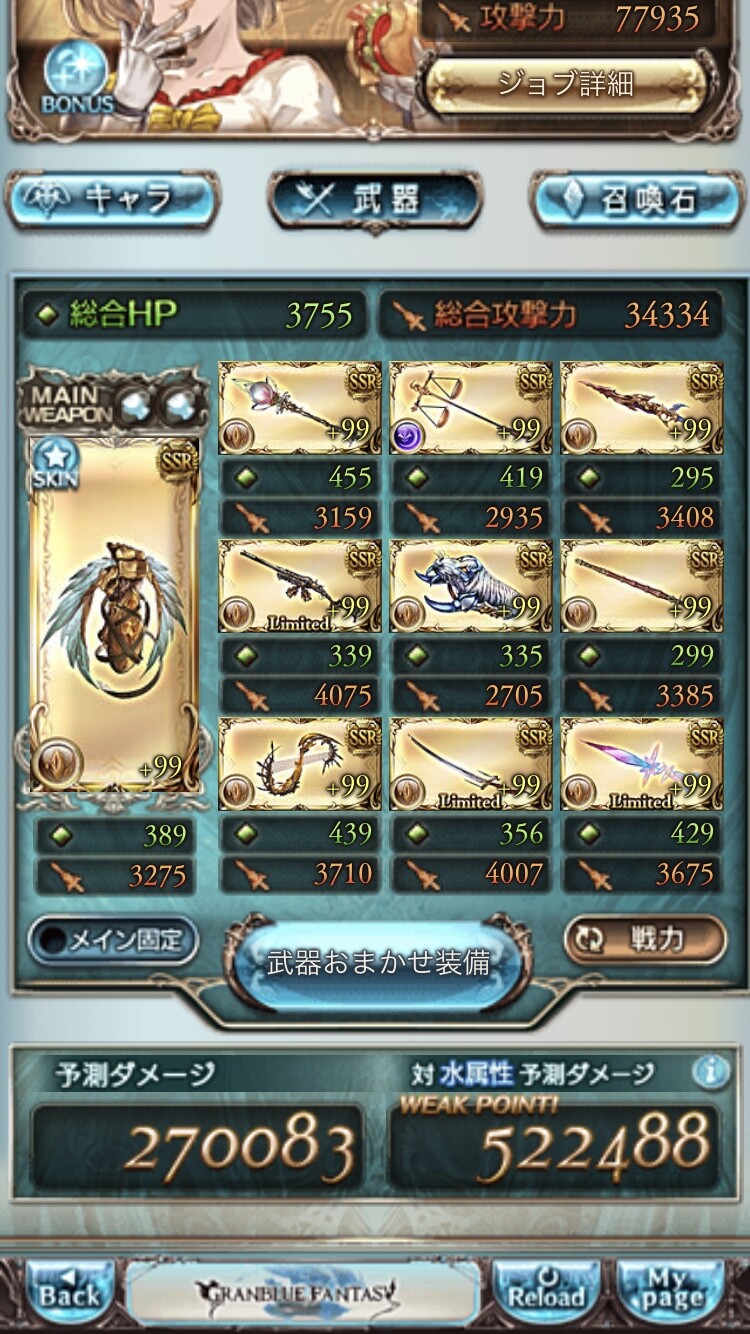750x1334 pixels.
Task: Activate 武器おまかせ装備 auto-equip
Action: [x=378, y=962]
